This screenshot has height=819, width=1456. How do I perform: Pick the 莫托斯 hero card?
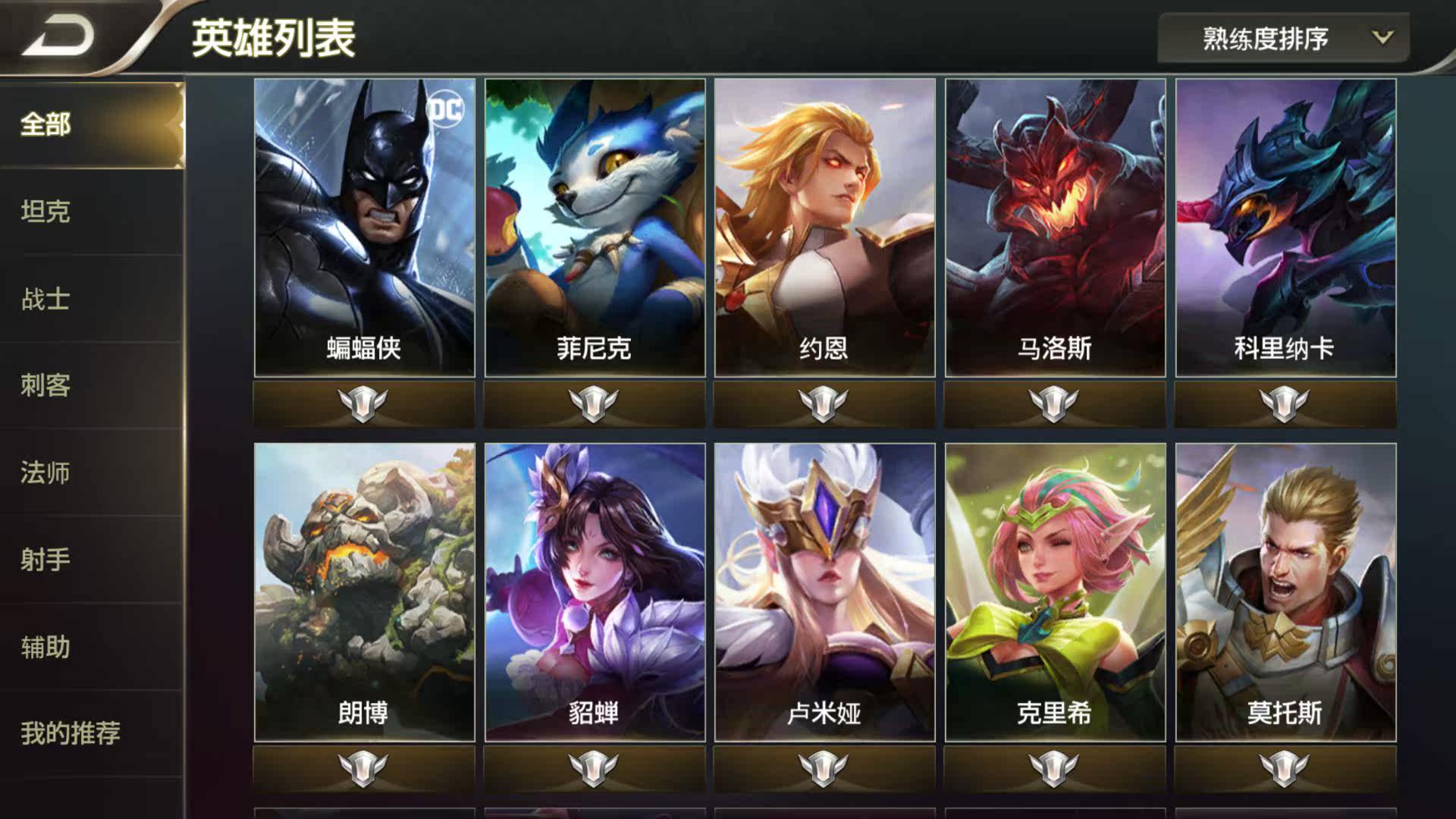pyautogui.click(x=1285, y=591)
